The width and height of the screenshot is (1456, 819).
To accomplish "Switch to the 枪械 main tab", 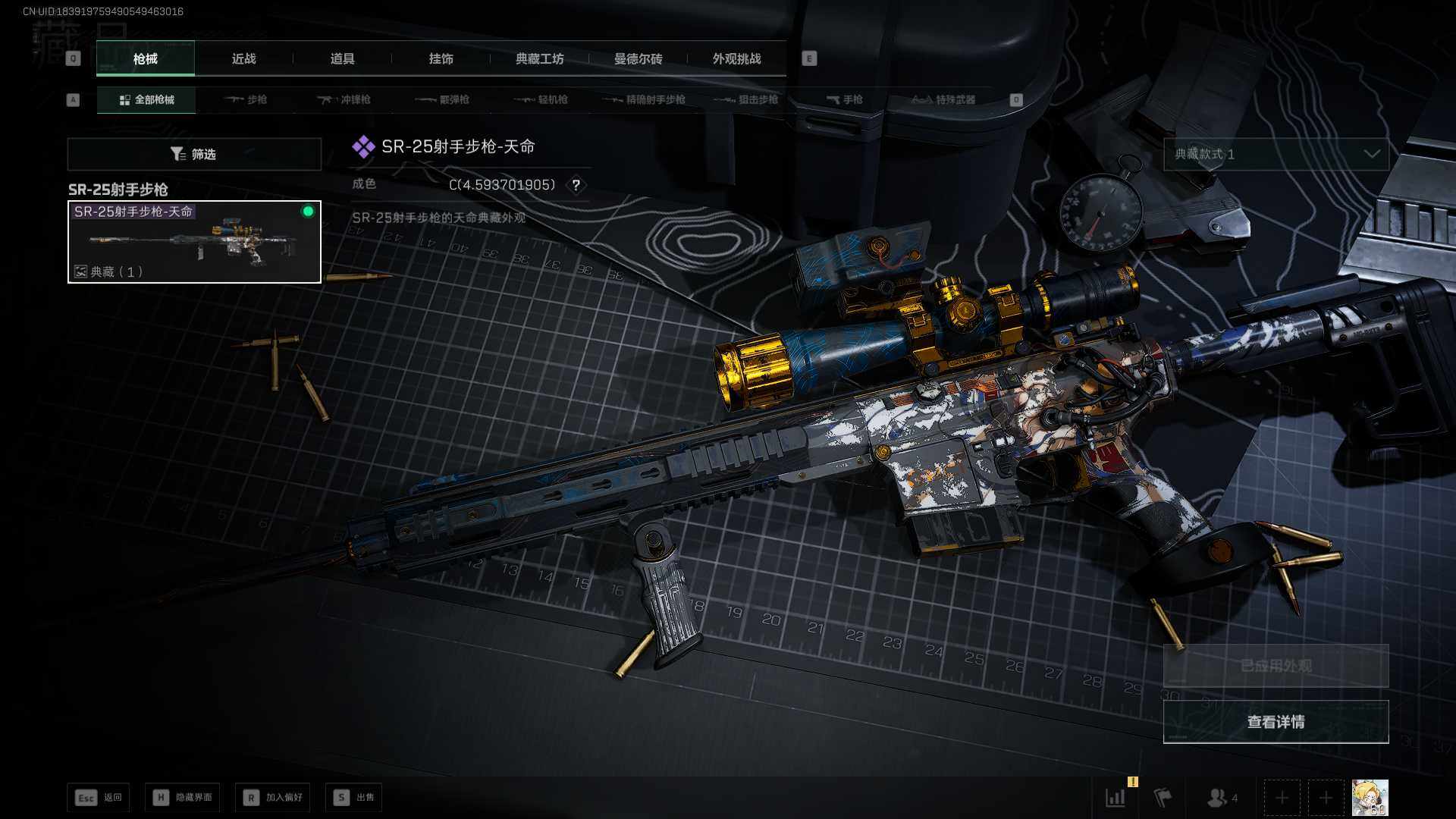I will (145, 58).
